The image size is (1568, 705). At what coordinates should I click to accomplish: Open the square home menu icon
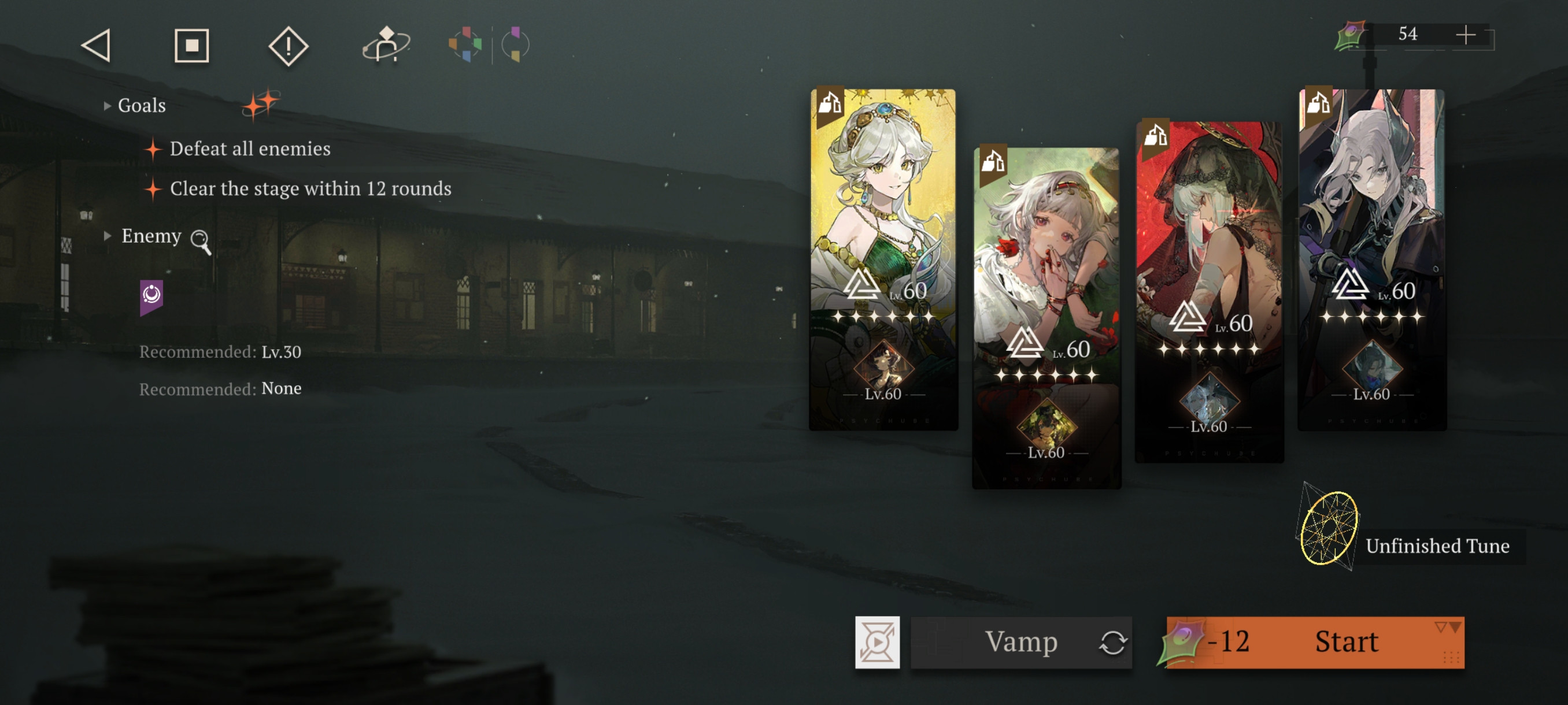click(192, 46)
